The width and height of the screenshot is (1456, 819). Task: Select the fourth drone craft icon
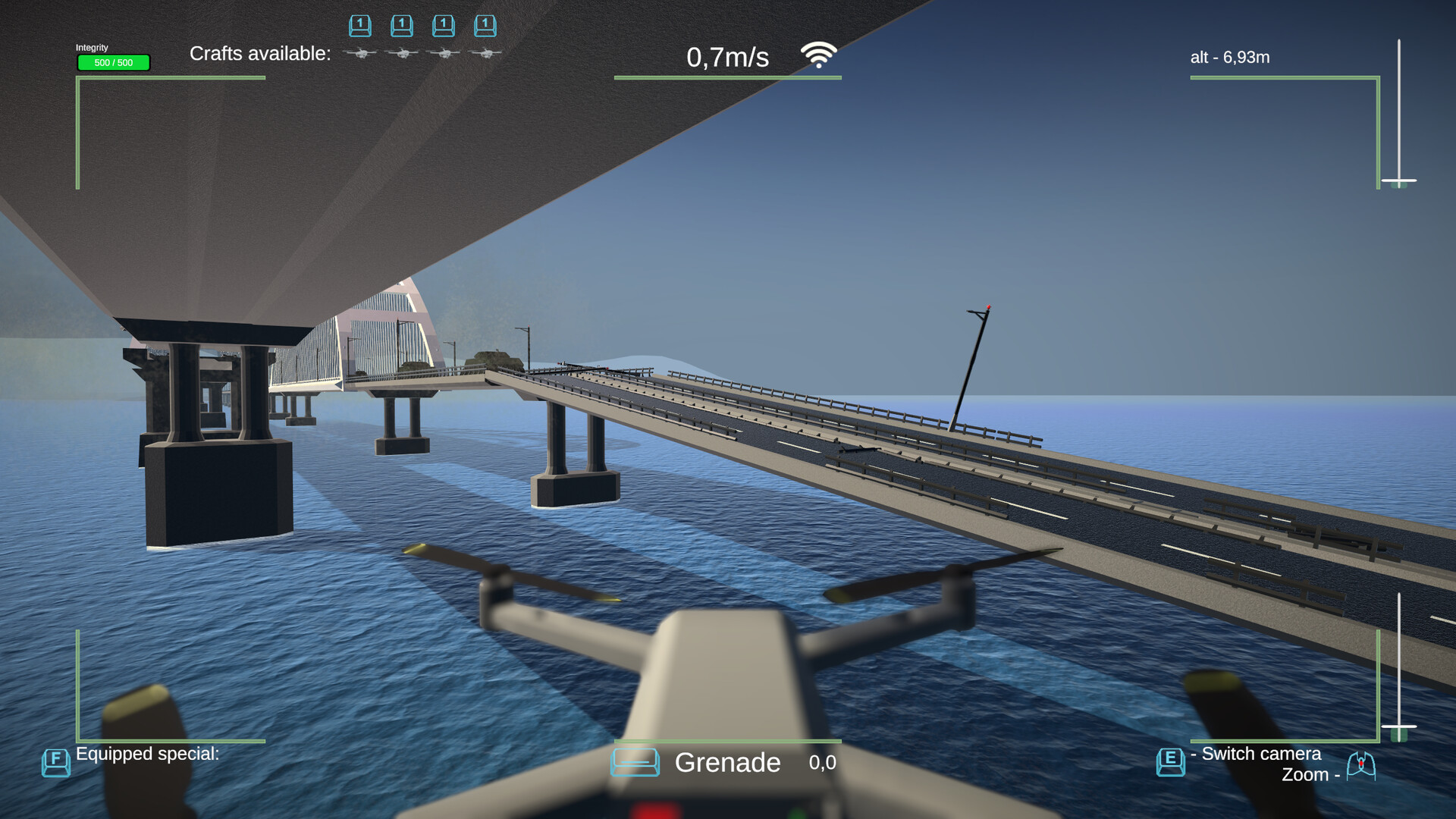[x=485, y=53]
